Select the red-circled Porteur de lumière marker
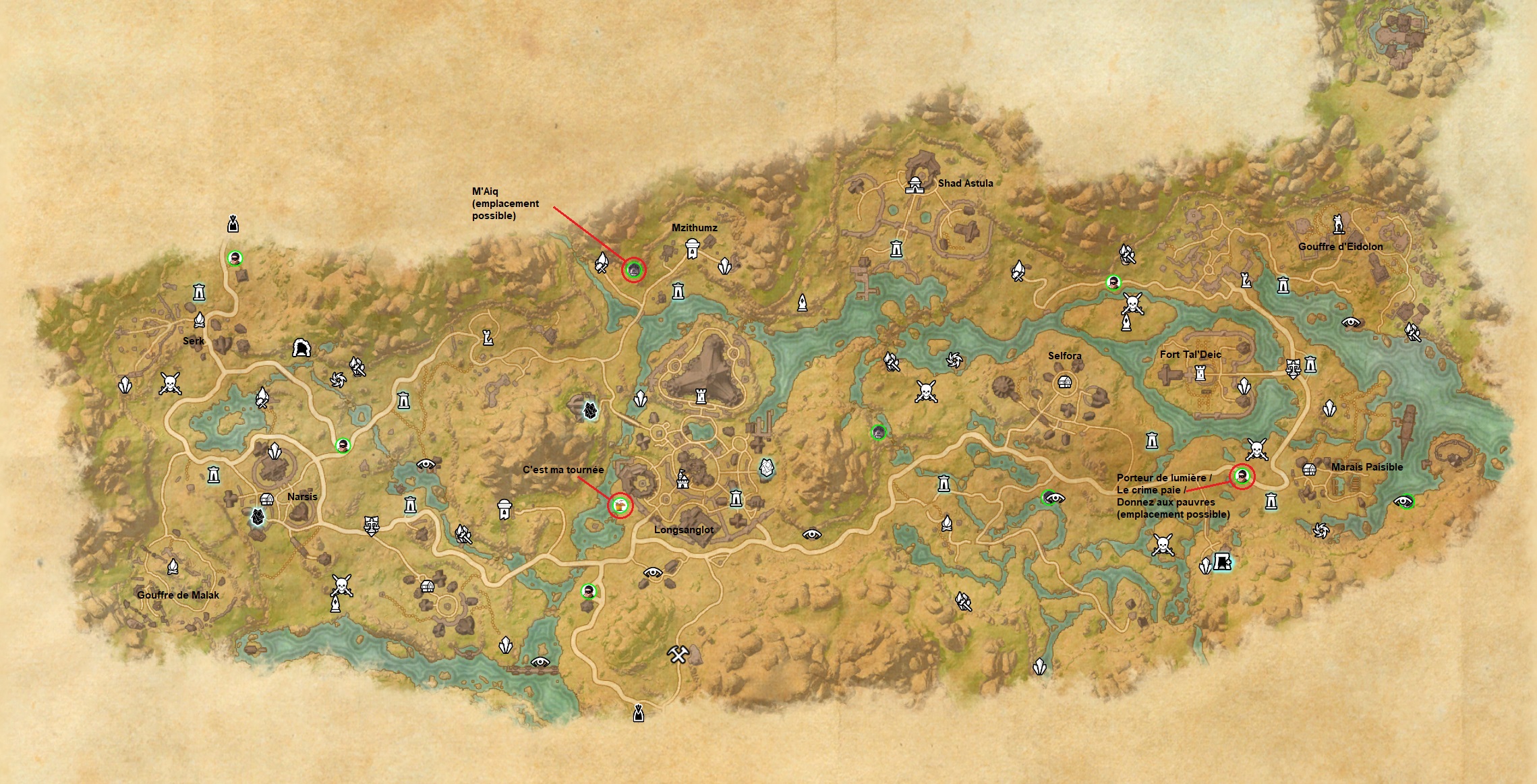Image resolution: width=1537 pixels, height=784 pixels. coord(1242,477)
